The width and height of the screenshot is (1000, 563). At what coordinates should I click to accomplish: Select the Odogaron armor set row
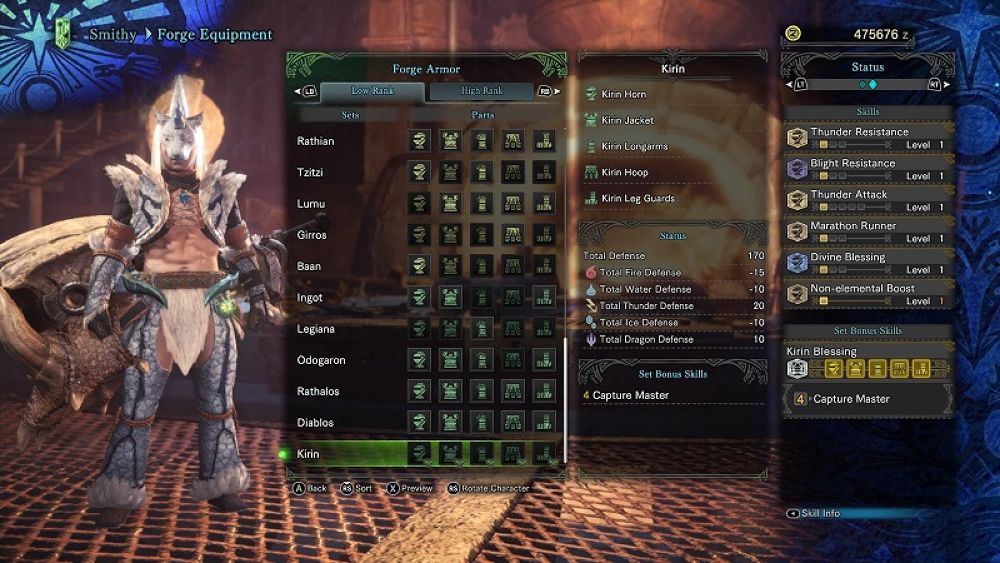(321, 360)
